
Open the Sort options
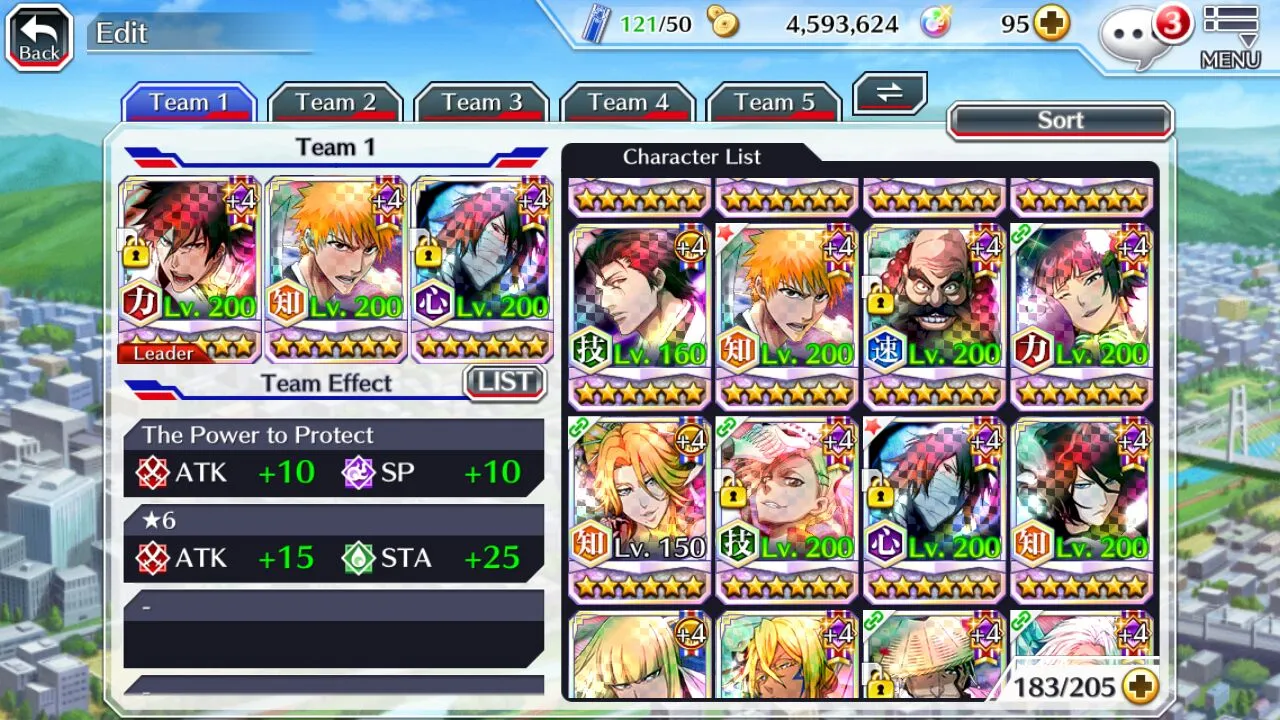[1060, 121]
